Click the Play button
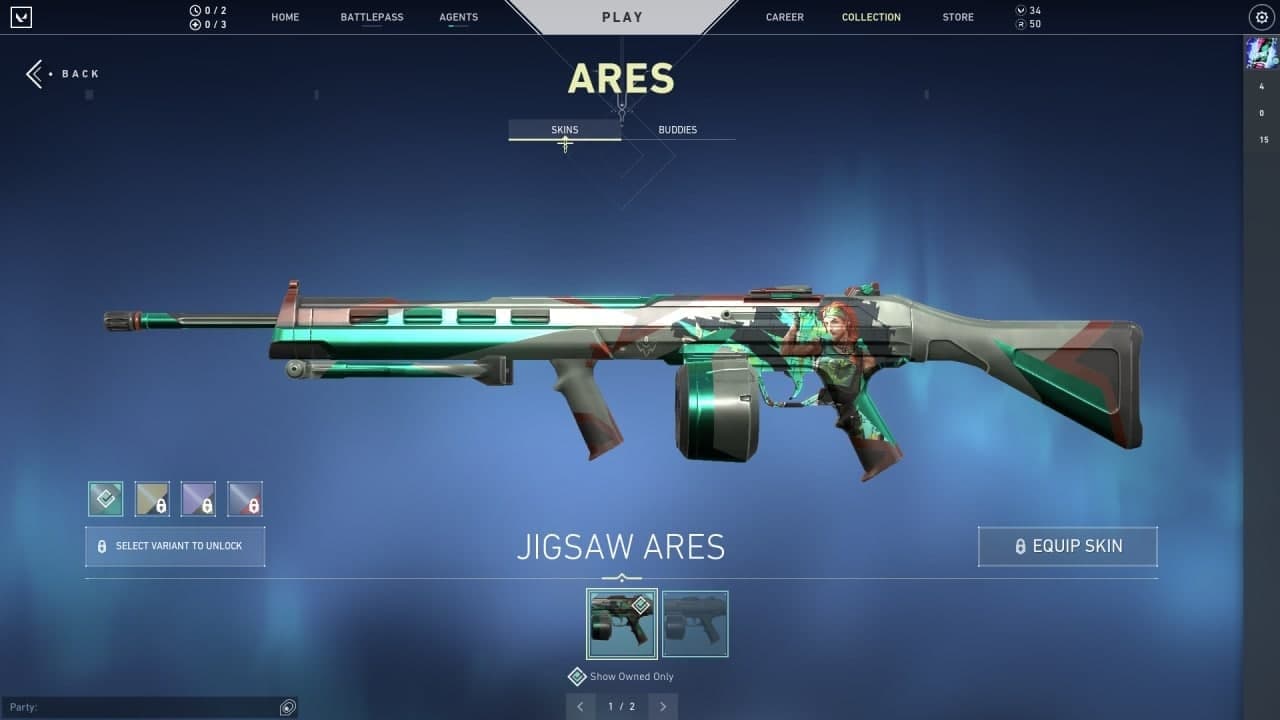The image size is (1280, 720). point(622,17)
